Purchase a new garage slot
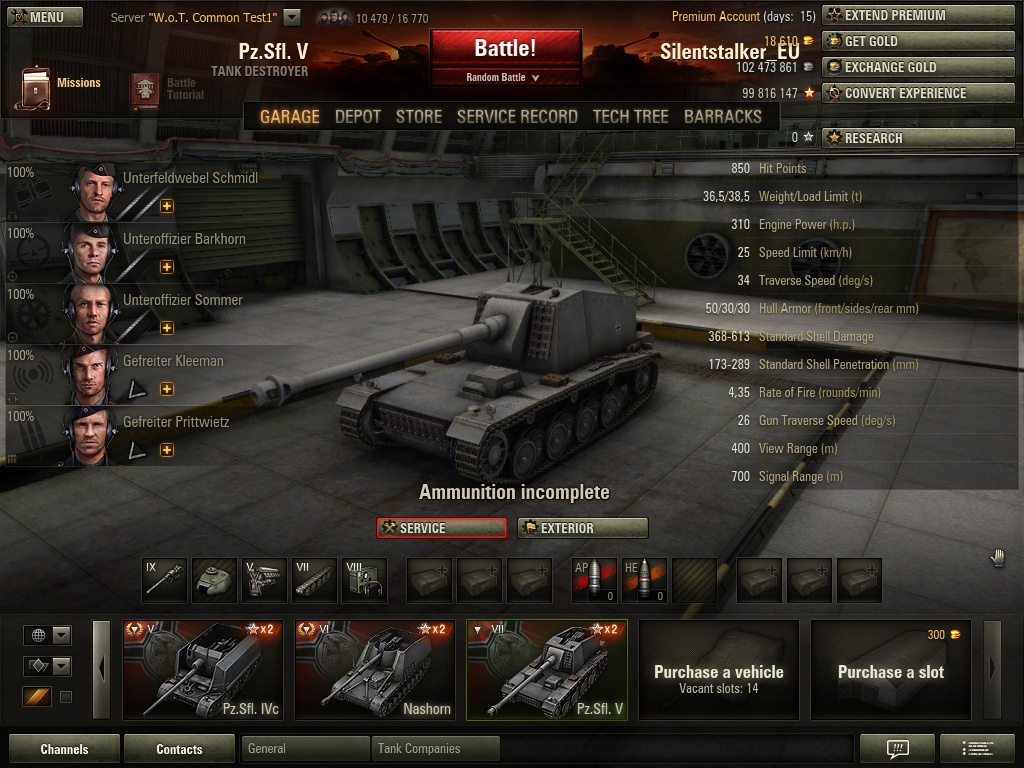The width and height of the screenshot is (1024, 768). [x=890, y=669]
